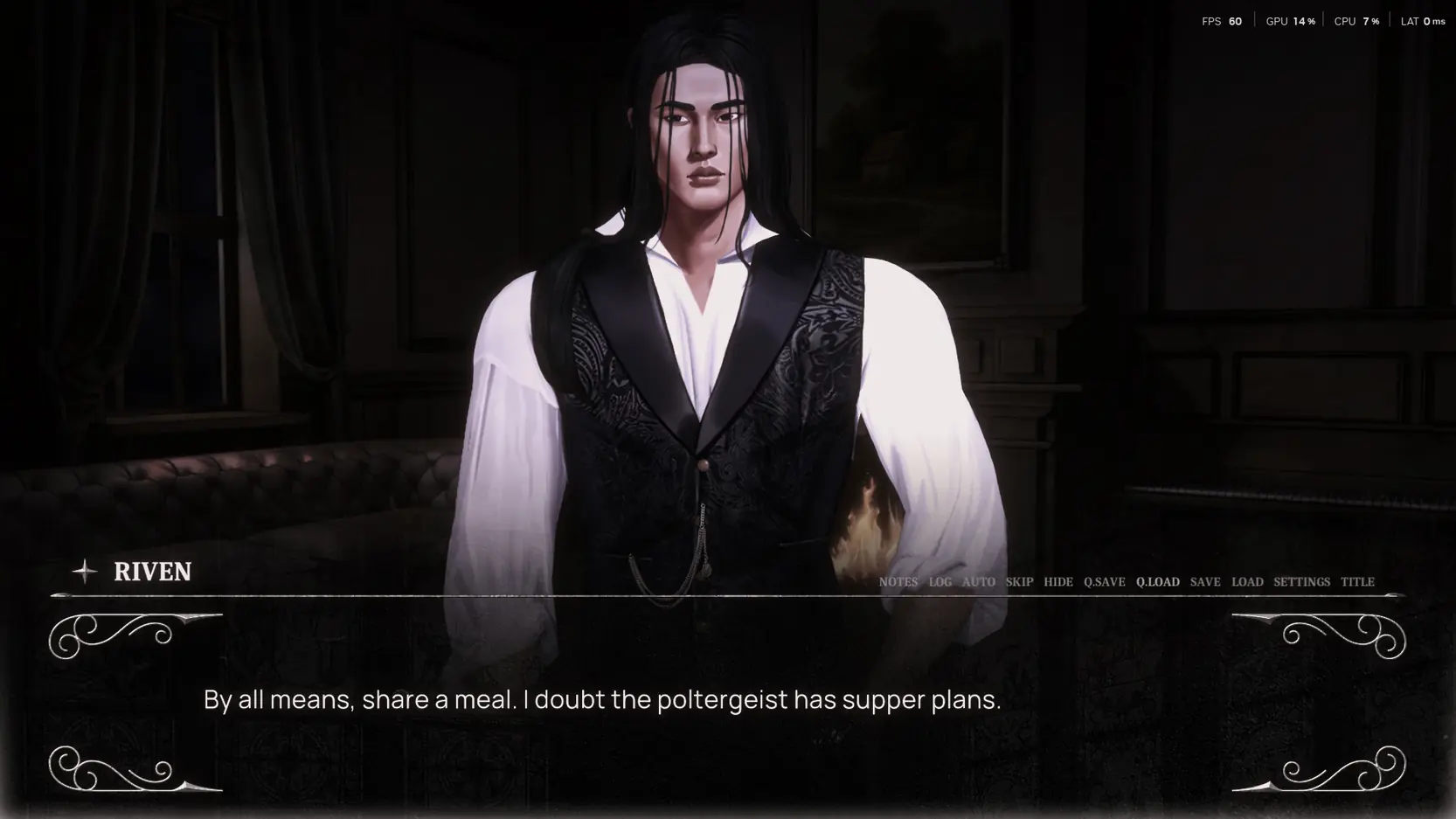Open the NOTES panel in the quick menu
Screen dimensions: 1456x819
(898, 581)
